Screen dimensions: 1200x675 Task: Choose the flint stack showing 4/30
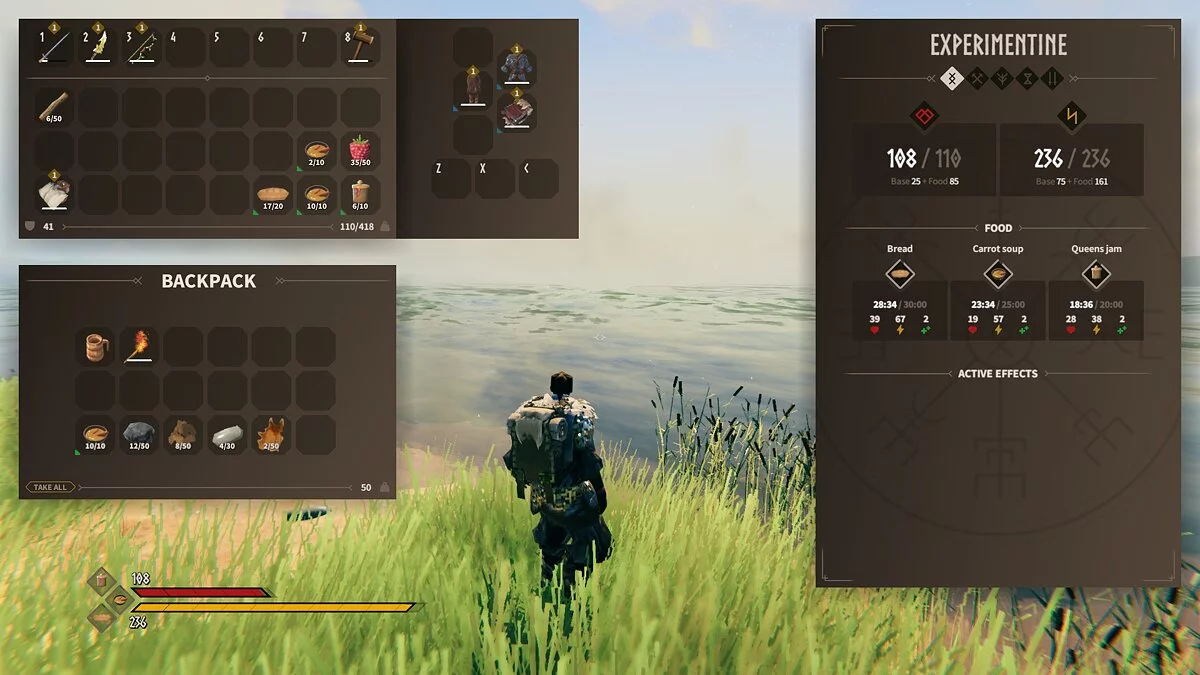pos(227,435)
